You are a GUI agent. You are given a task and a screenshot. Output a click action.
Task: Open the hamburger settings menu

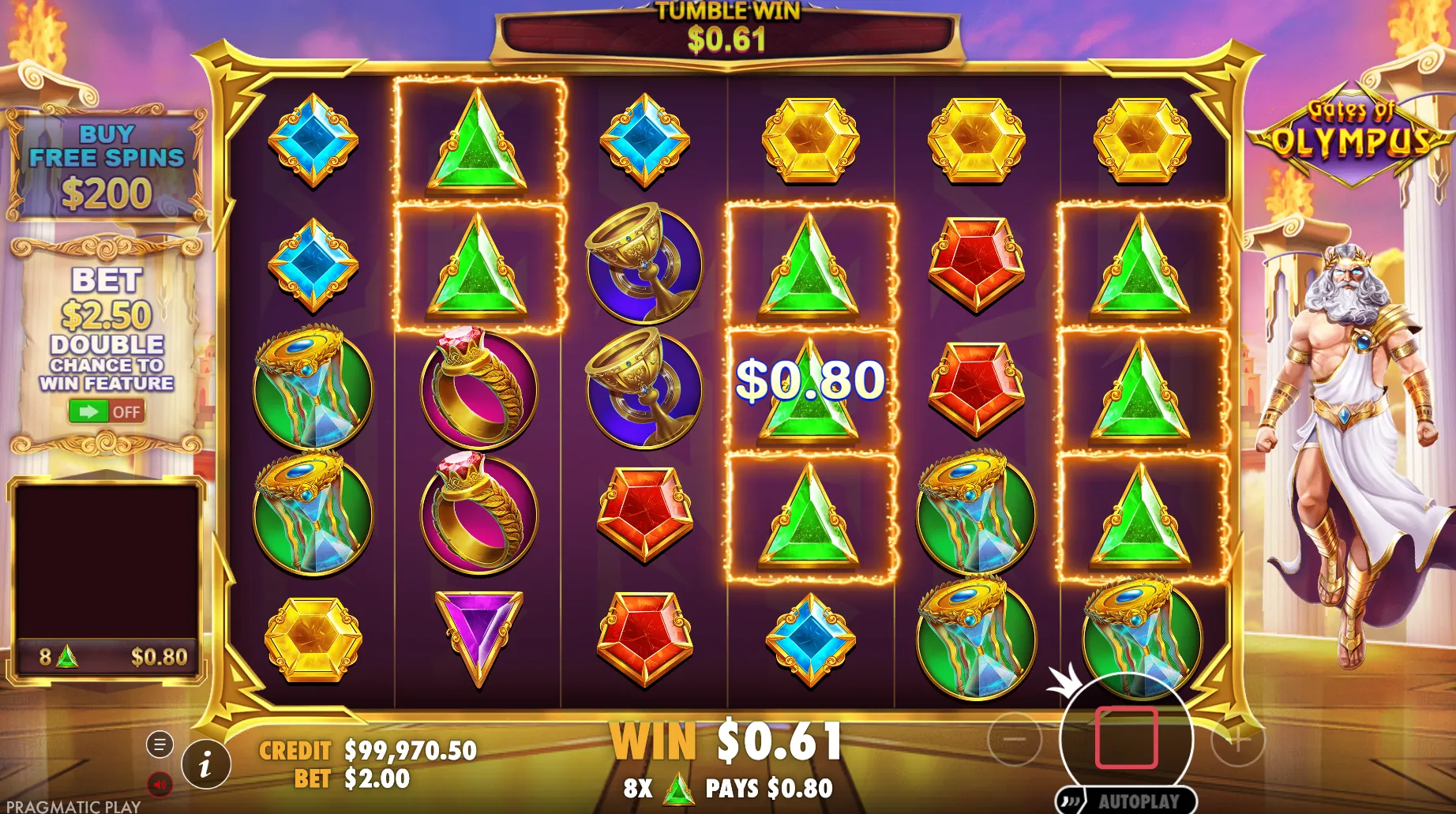159,744
